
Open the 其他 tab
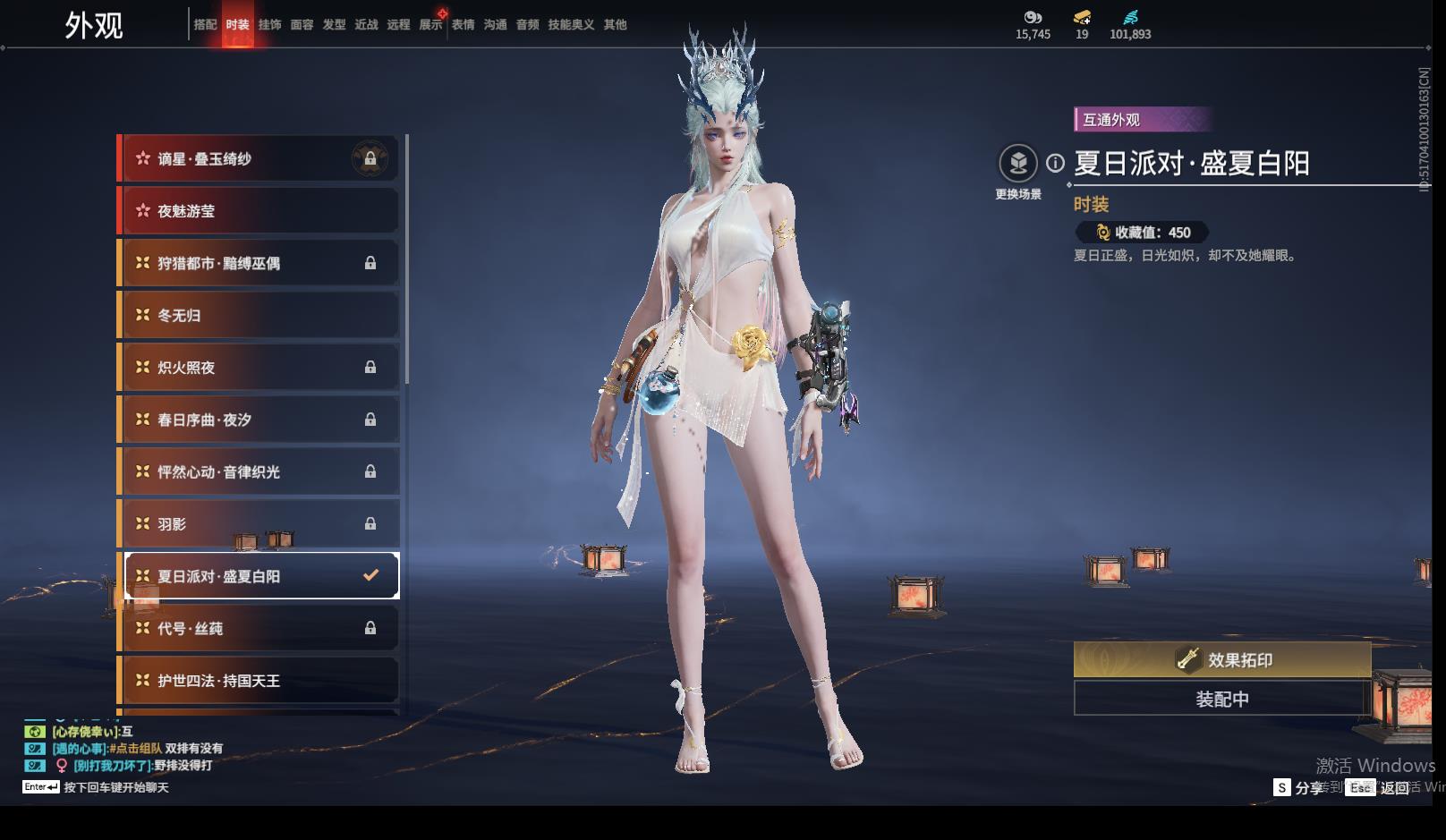click(x=615, y=25)
